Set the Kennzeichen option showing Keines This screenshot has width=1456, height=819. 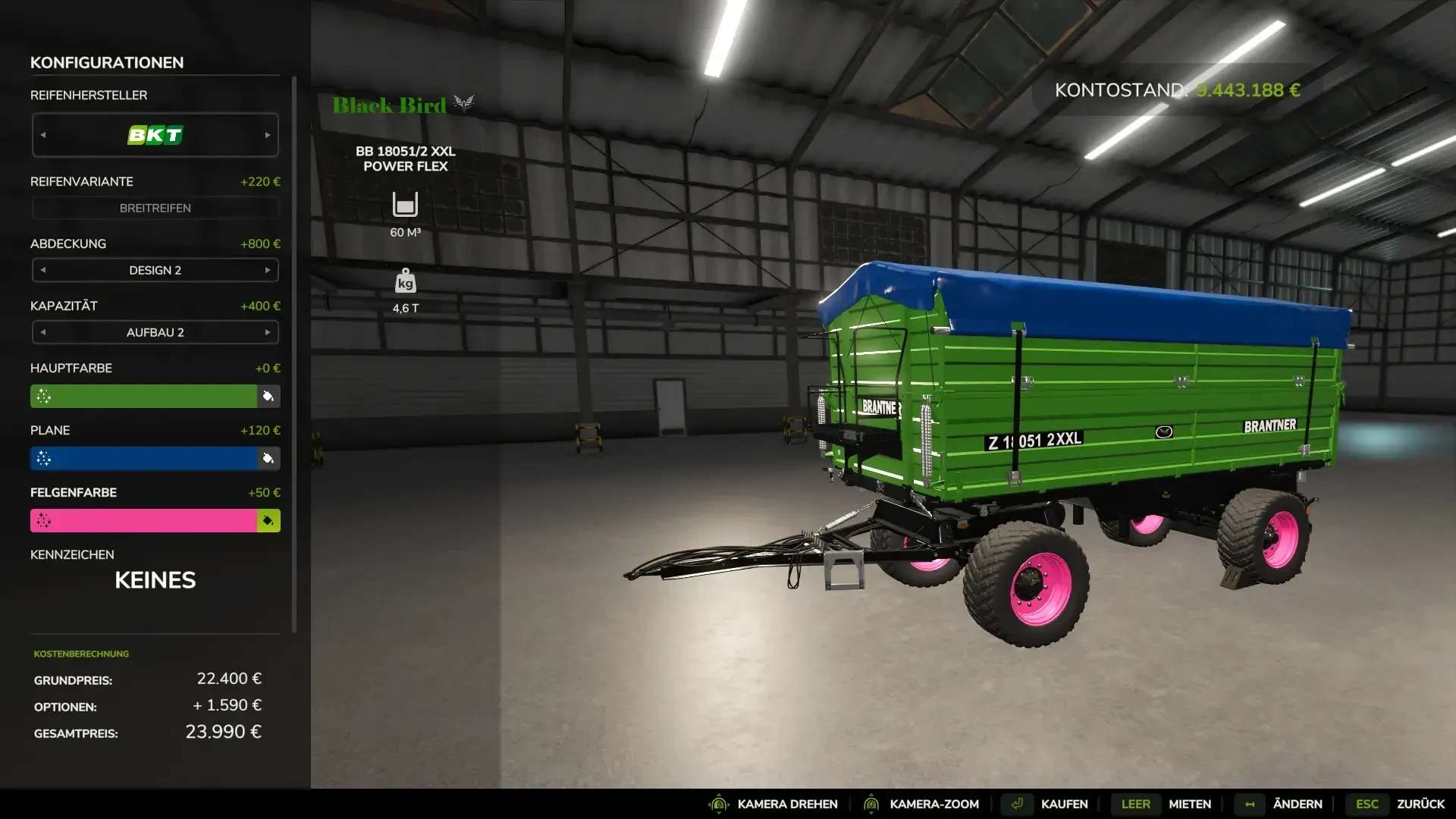155,580
